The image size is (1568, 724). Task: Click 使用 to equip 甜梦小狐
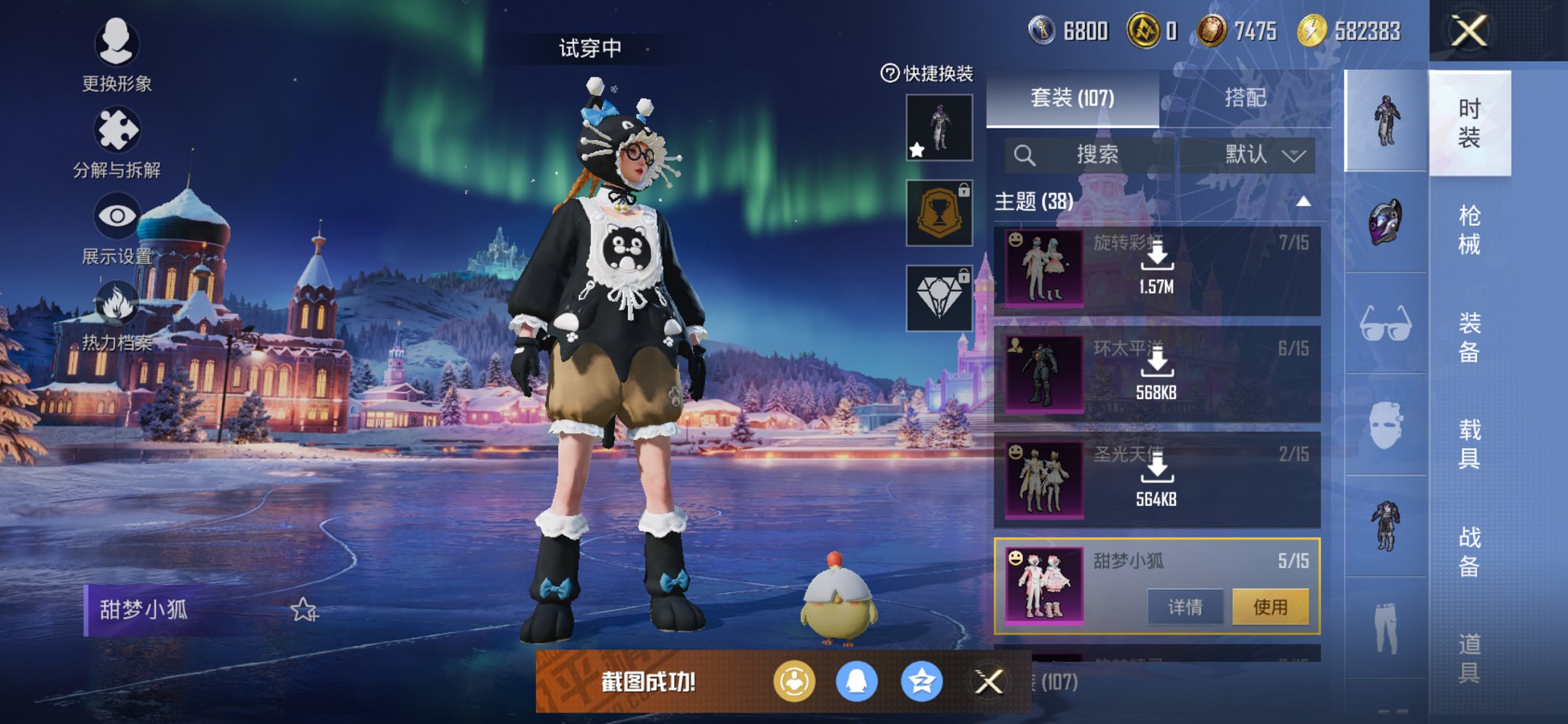(x=1270, y=607)
